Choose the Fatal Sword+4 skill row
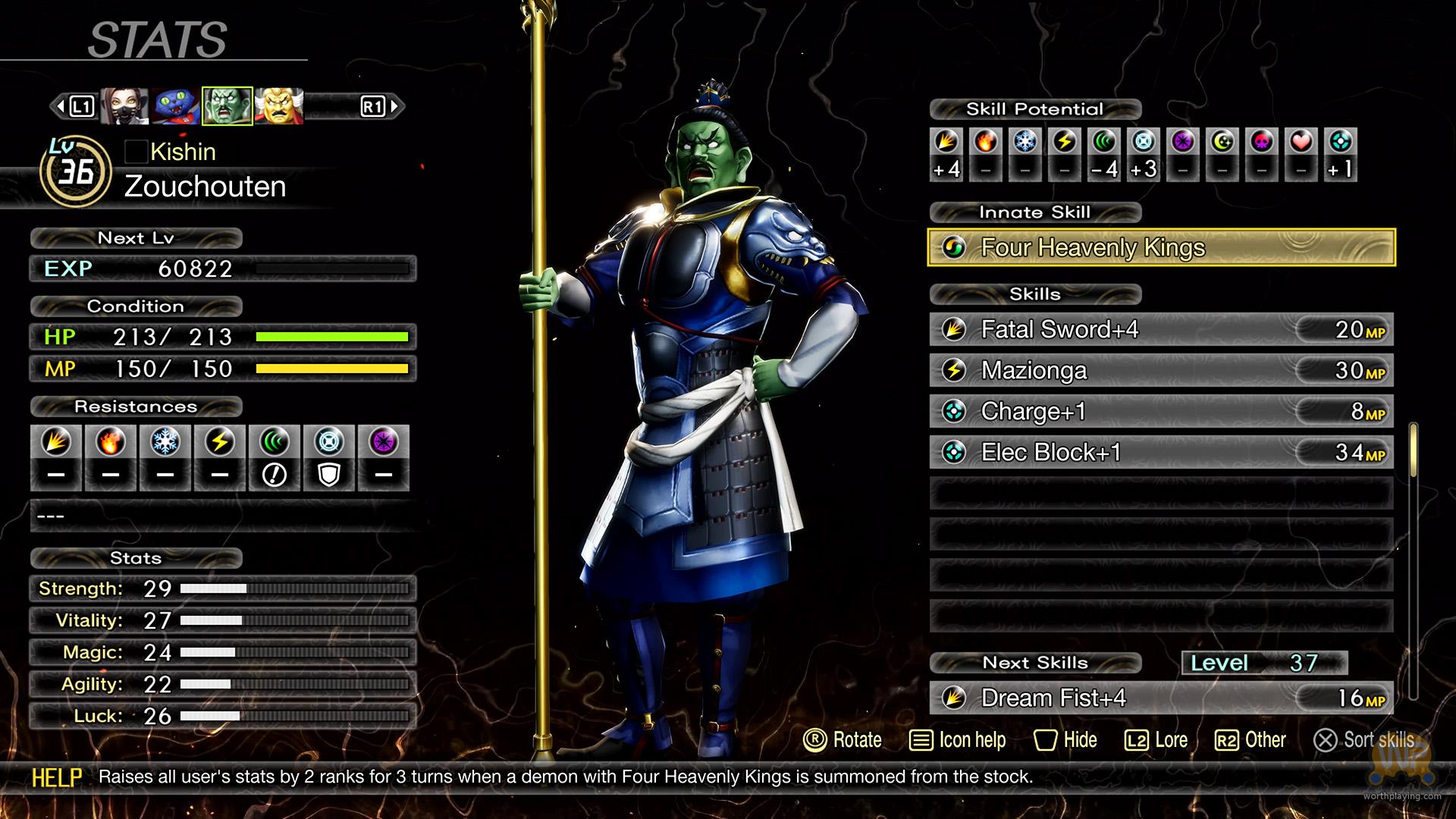 (x=1160, y=329)
